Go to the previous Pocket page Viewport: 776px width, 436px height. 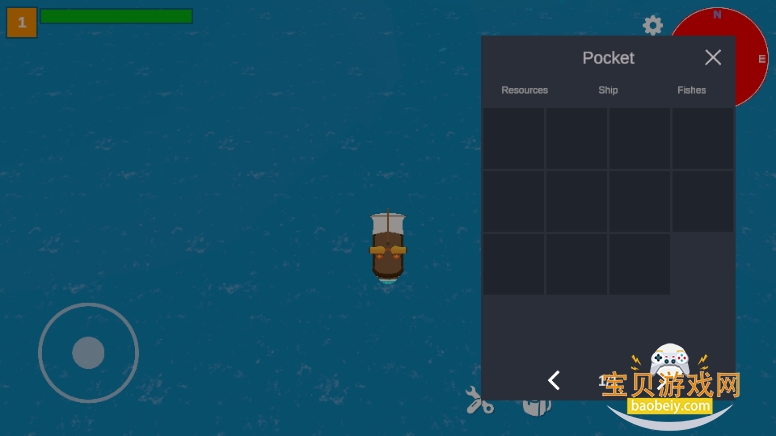tap(554, 380)
